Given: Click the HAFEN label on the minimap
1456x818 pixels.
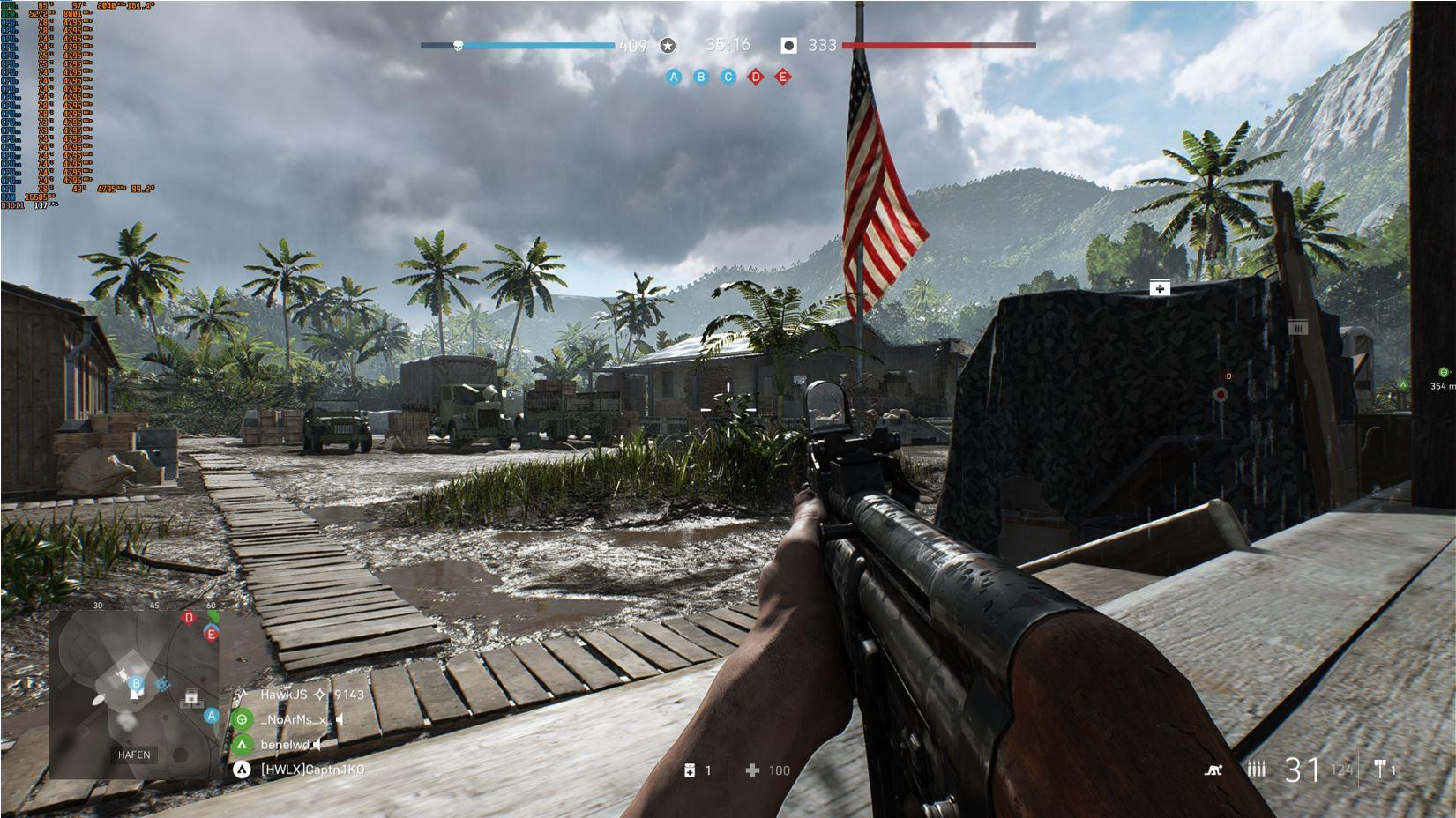Looking at the screenshot, I should click(134, 755).
